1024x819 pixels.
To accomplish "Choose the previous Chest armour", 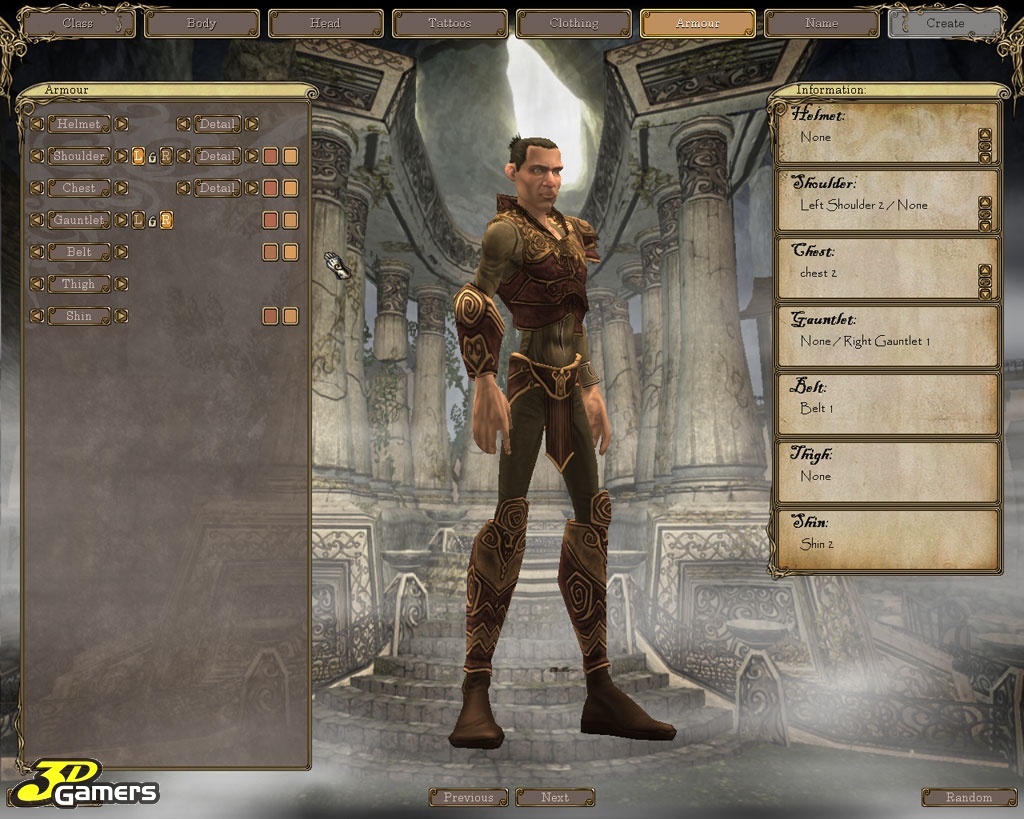I will tap(37, 188).
